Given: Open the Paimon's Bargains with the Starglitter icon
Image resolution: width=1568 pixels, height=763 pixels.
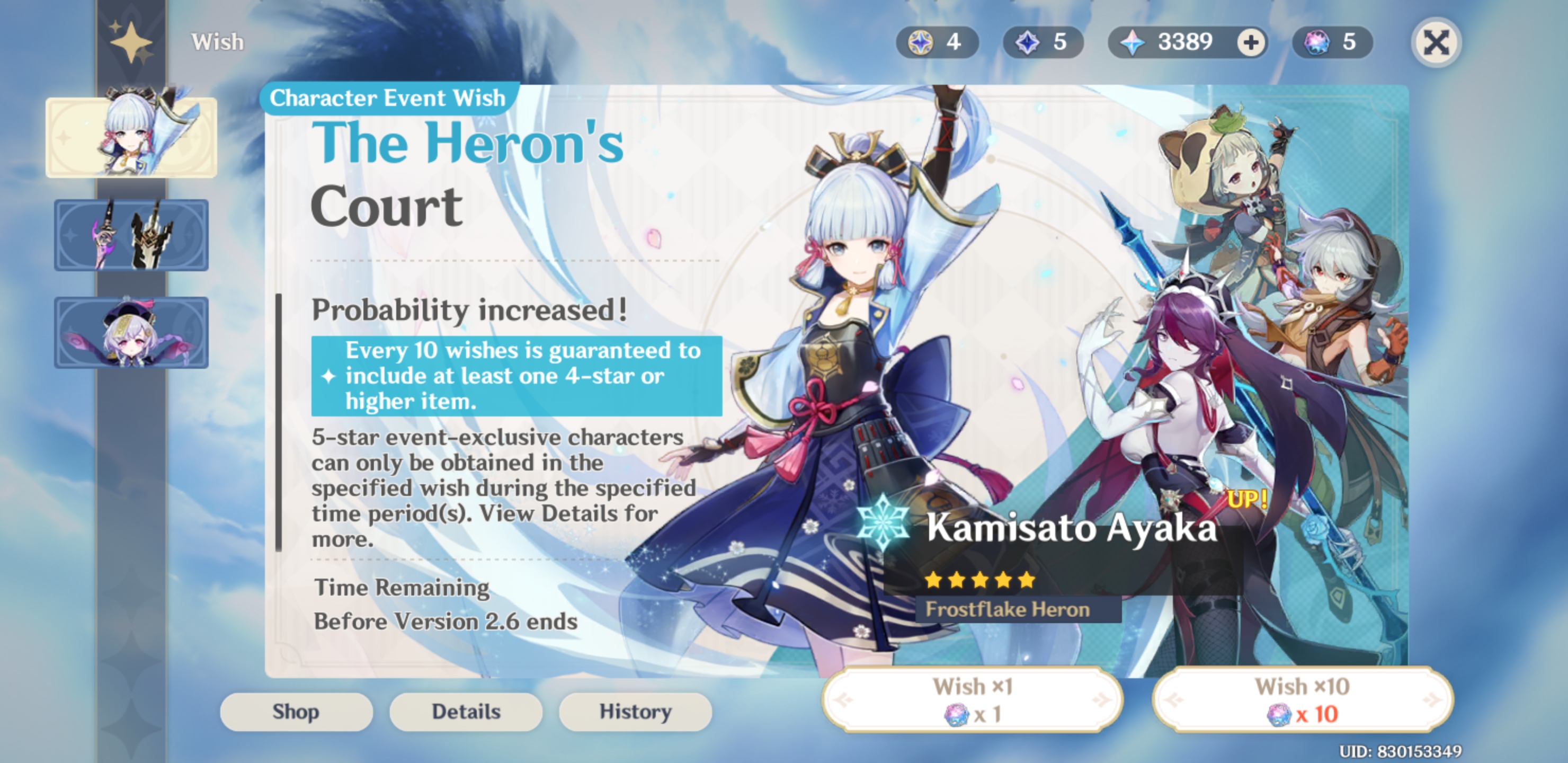Looking at the screenshot, I should click(920, 41).
